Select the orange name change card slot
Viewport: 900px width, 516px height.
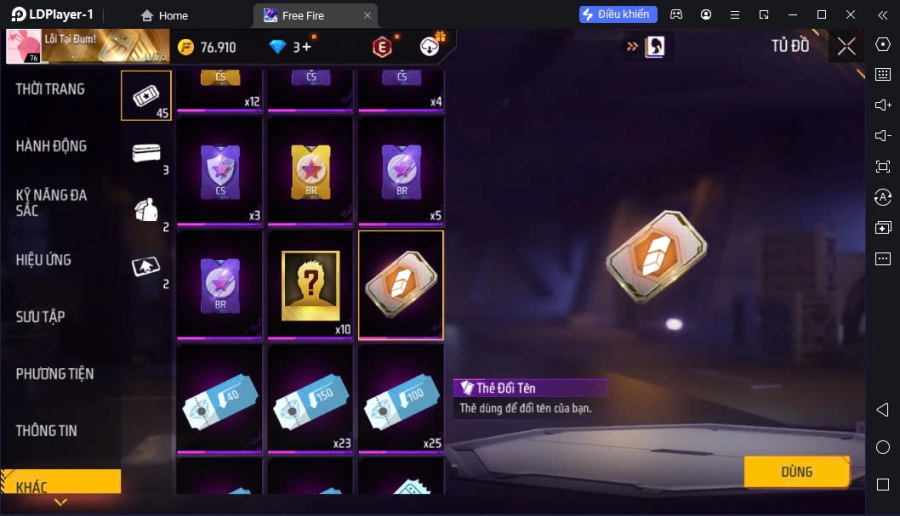[400, 284]
